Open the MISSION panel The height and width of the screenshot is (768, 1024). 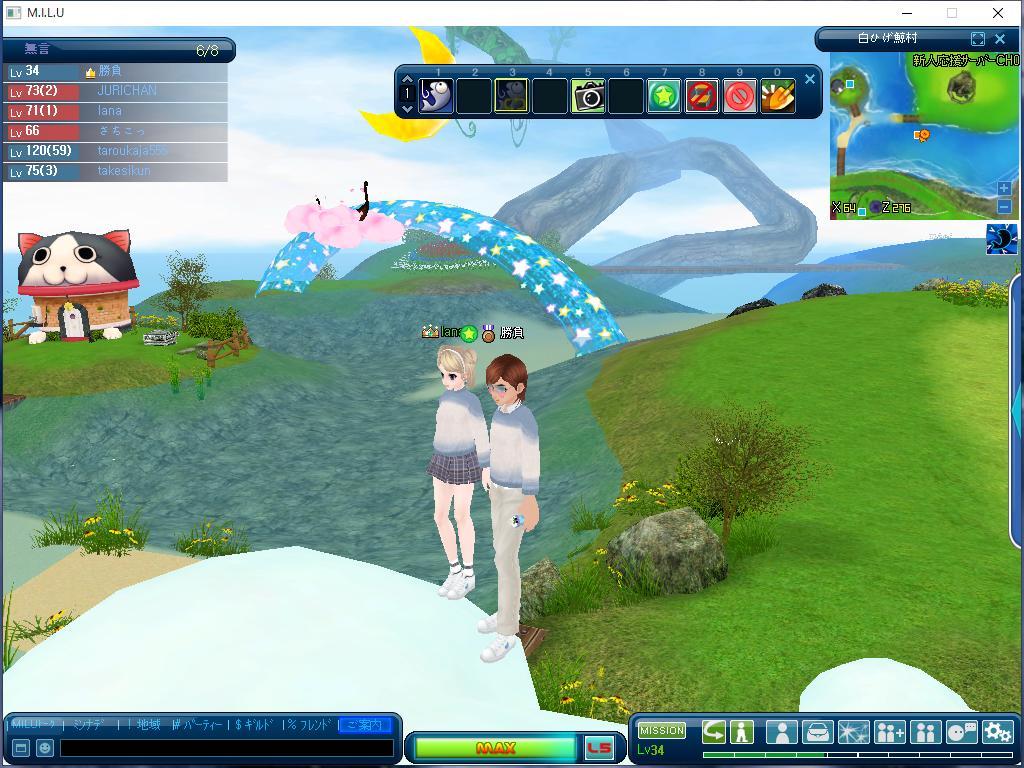point(662,730)
